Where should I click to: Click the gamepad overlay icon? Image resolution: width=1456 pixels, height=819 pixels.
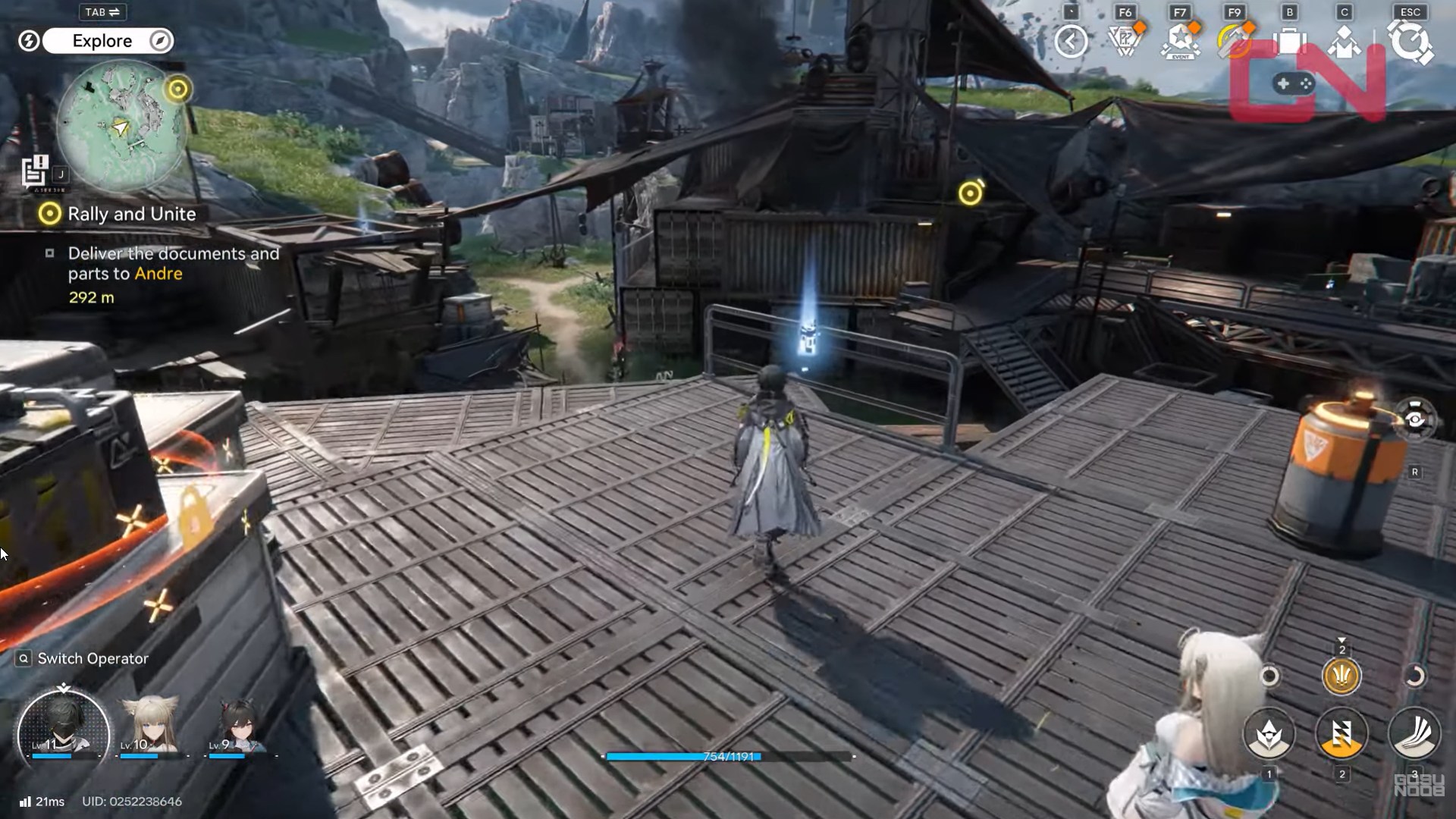1295,83
